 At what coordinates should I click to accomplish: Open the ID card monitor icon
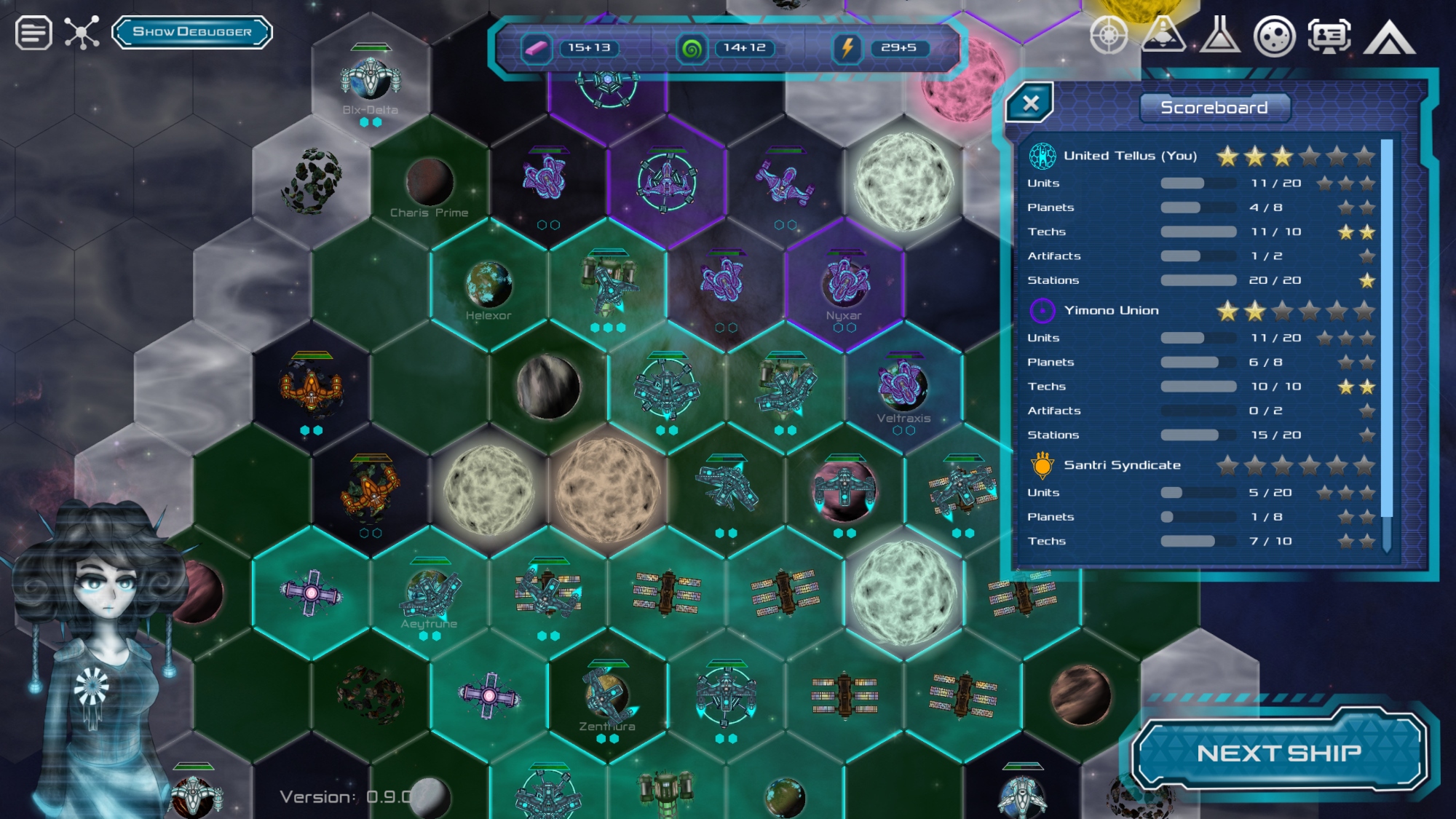click(1329, 35)
